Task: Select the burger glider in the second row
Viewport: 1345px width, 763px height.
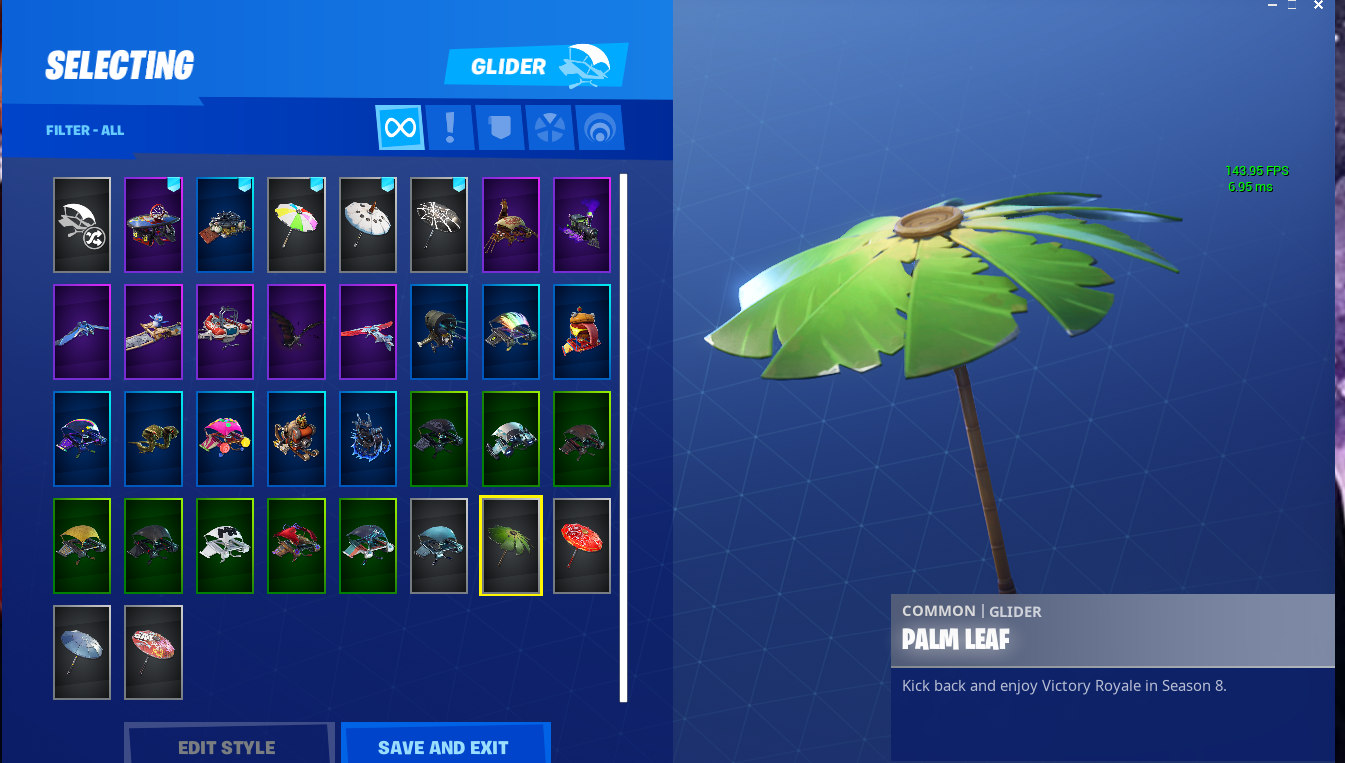Action: coord(581,331)
